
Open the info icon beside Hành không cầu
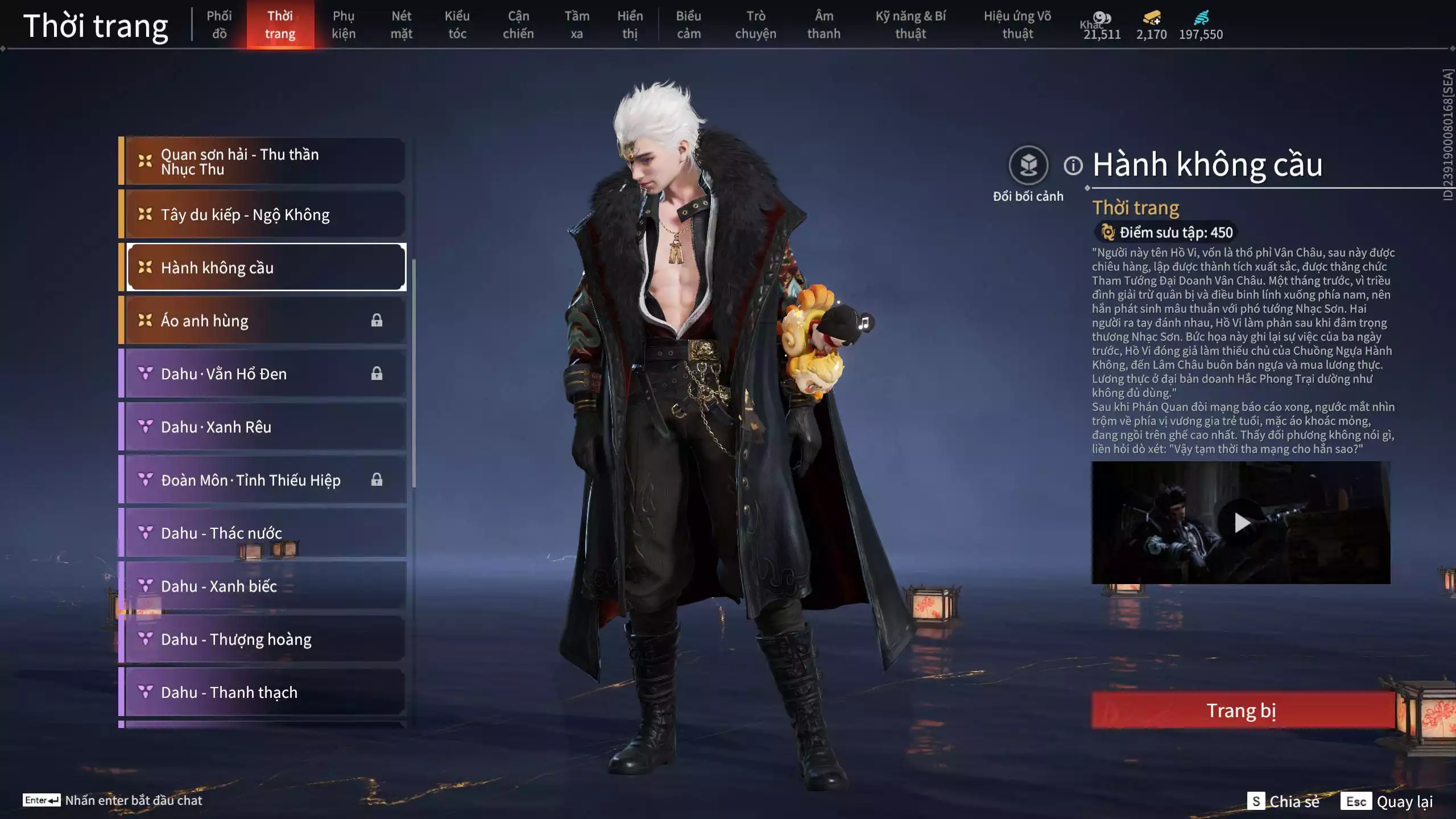click(x=1073, y=166)
